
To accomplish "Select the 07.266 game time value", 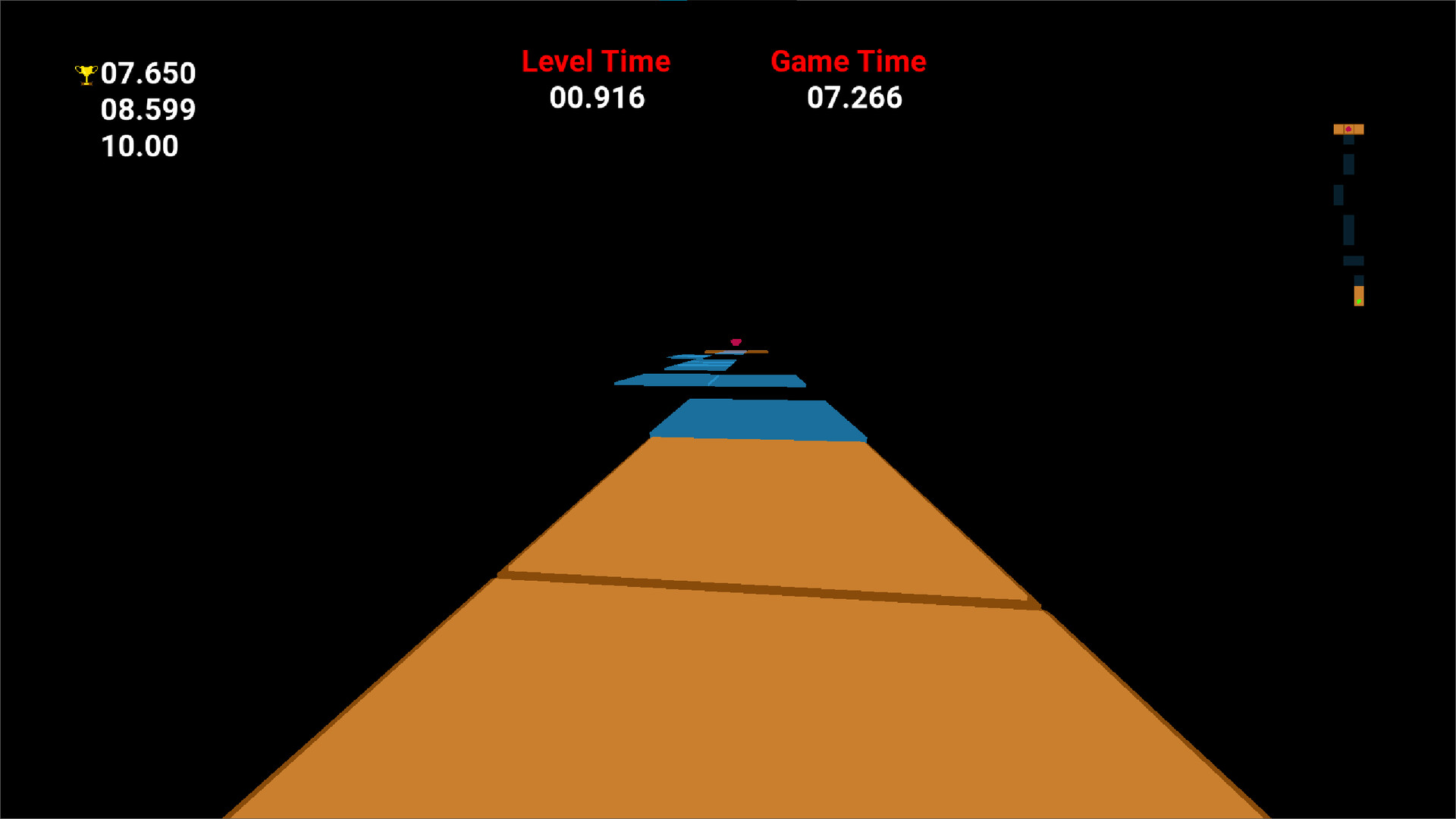I will tap(855, 97).
